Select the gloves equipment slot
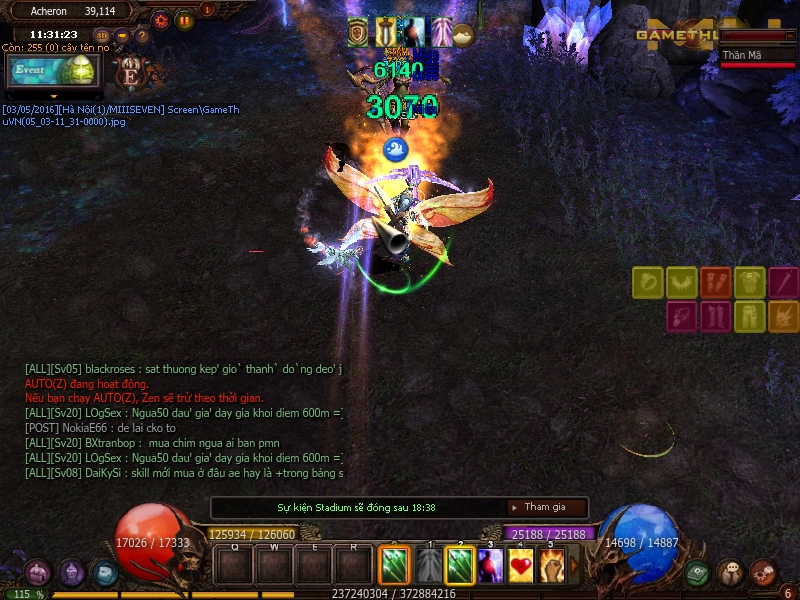The width and height of the screenshot is (800, 600). coord(716,283)
